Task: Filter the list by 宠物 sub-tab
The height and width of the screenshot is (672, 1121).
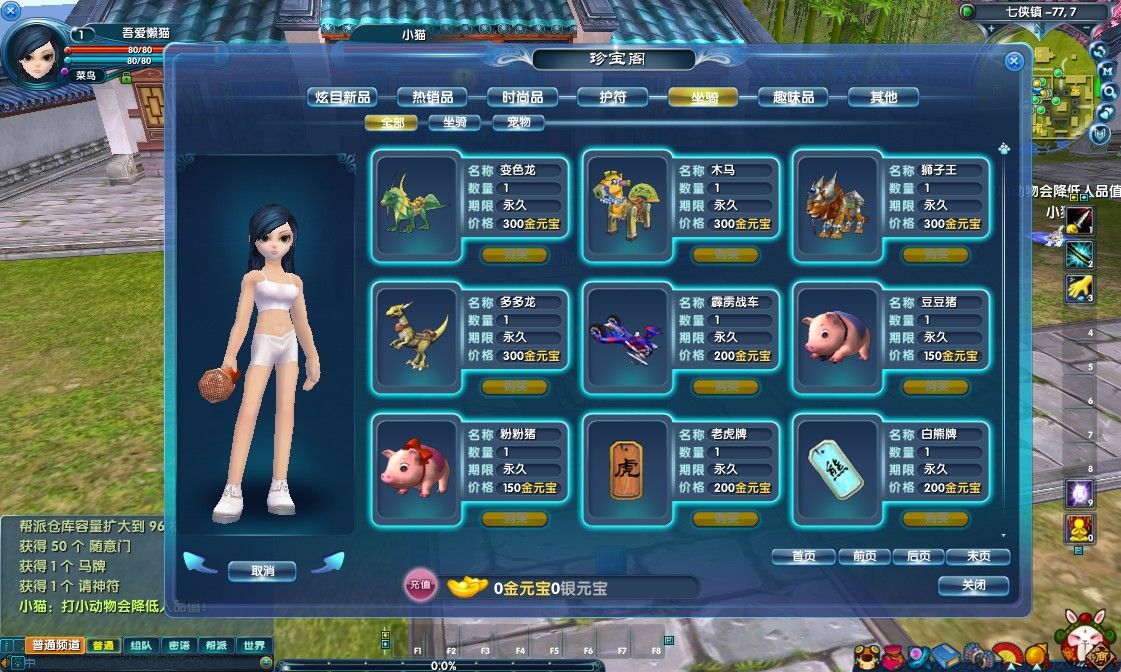Action: [518, 123]
